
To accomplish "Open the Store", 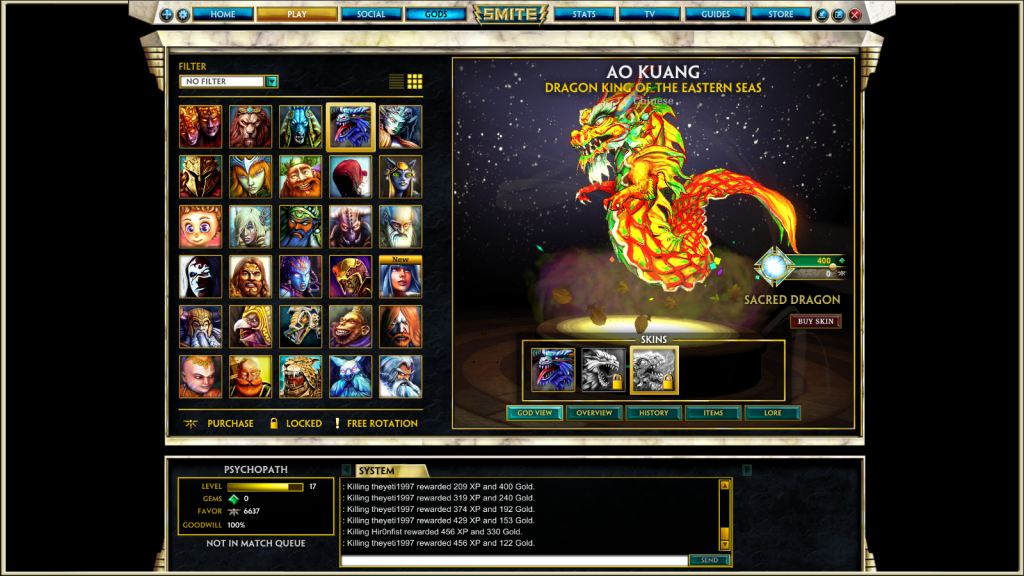I will coord(781,14).
